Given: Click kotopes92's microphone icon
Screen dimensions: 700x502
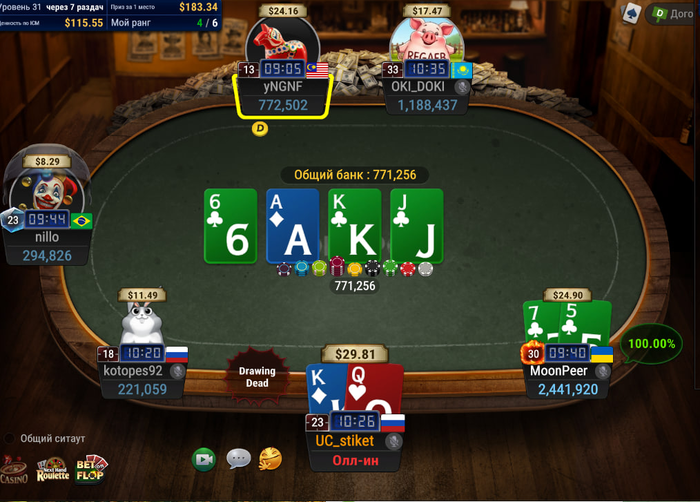Looking at the screenshot, I should [x=178, y=371].
